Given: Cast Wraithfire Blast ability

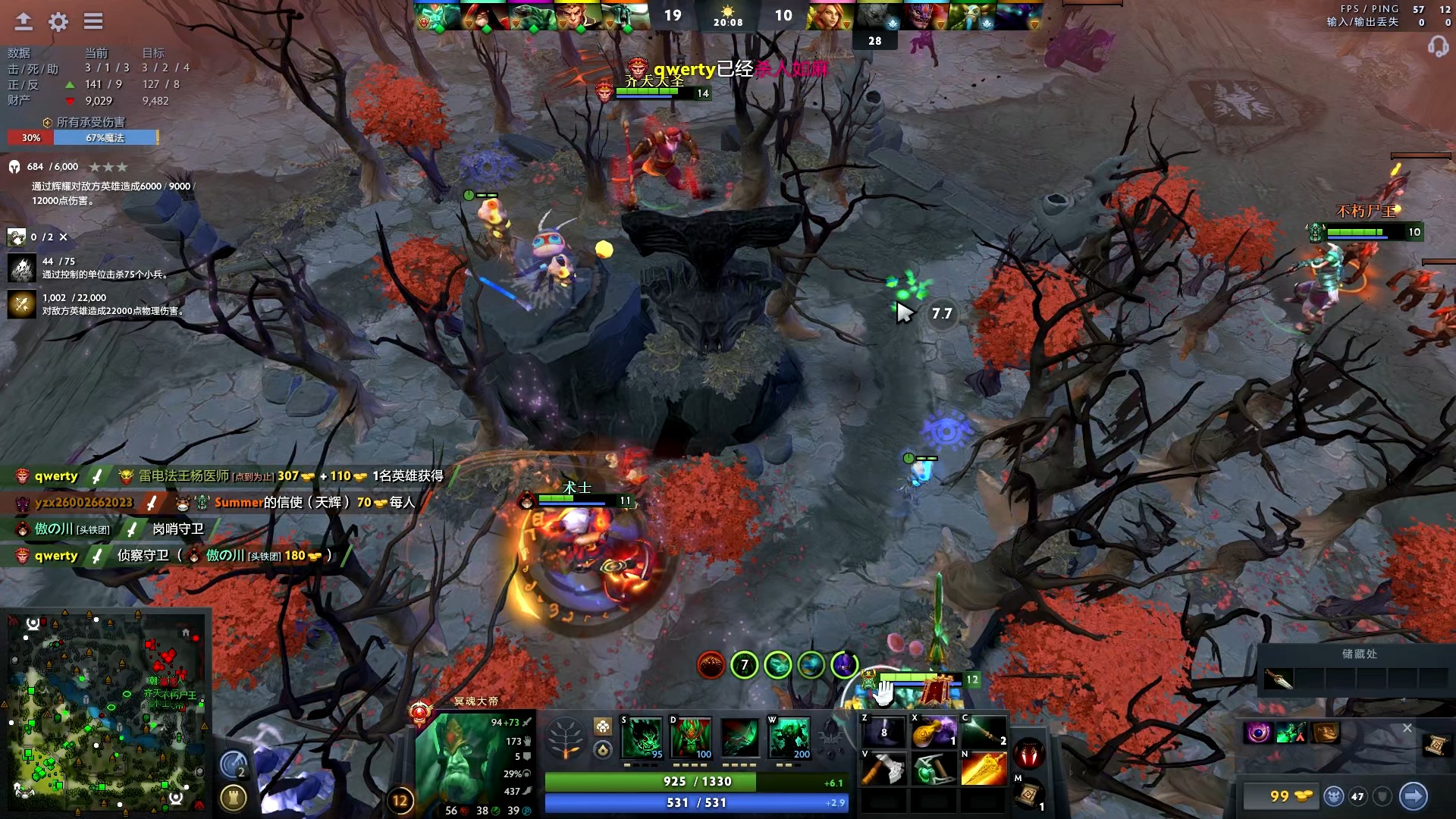Looking at the screenshot, I should tap(642, 737).
